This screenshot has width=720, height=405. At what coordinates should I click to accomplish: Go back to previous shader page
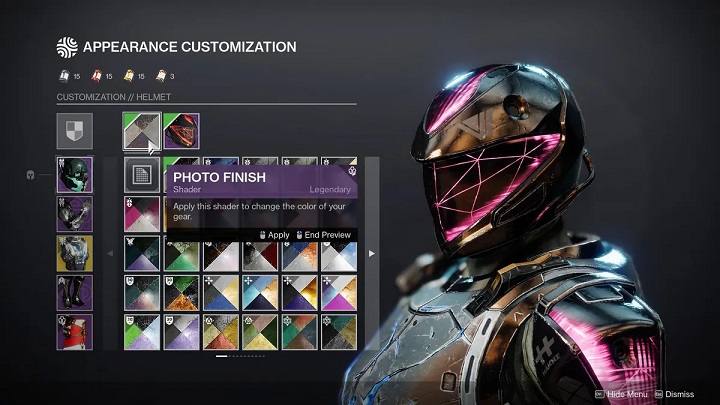click(110, 254)
